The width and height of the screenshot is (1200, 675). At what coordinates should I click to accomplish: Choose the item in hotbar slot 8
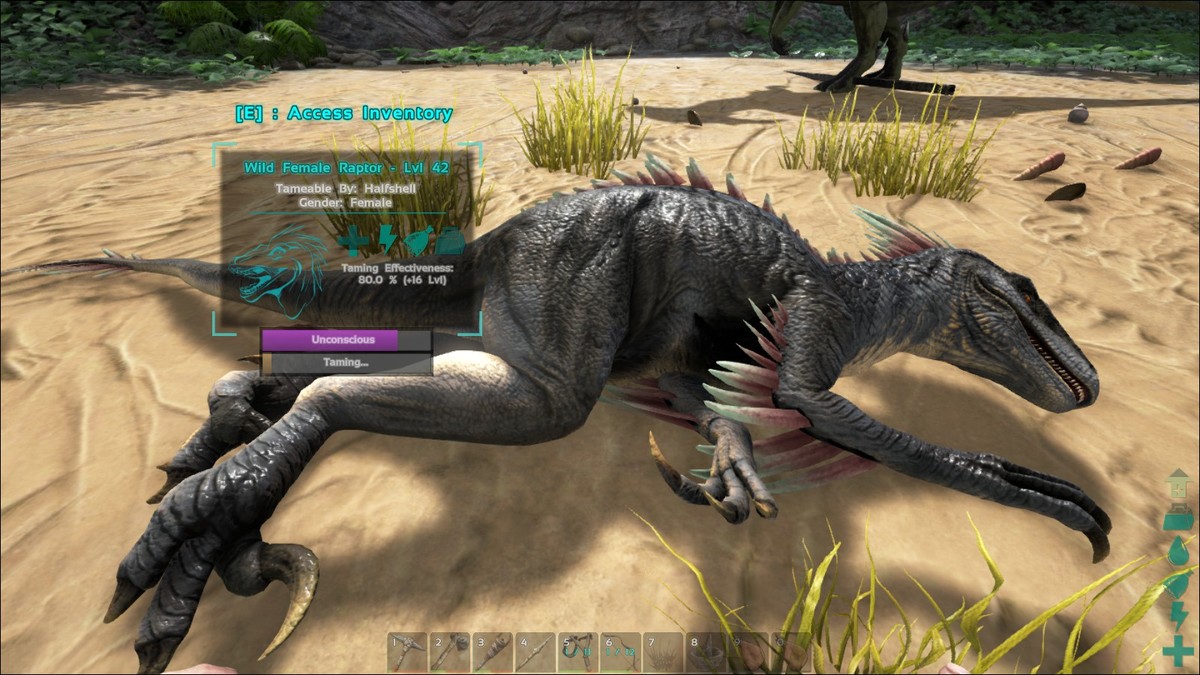click(x=705, y=652)
